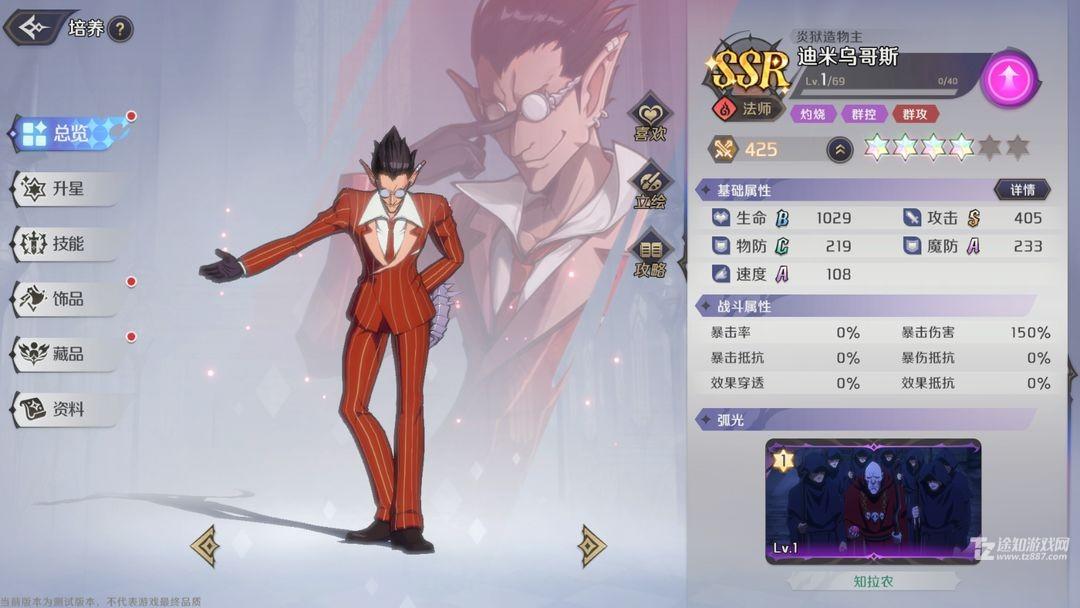Tap the 灼烧 burn tag
The image size is (1080, 608).
(812, 114)
